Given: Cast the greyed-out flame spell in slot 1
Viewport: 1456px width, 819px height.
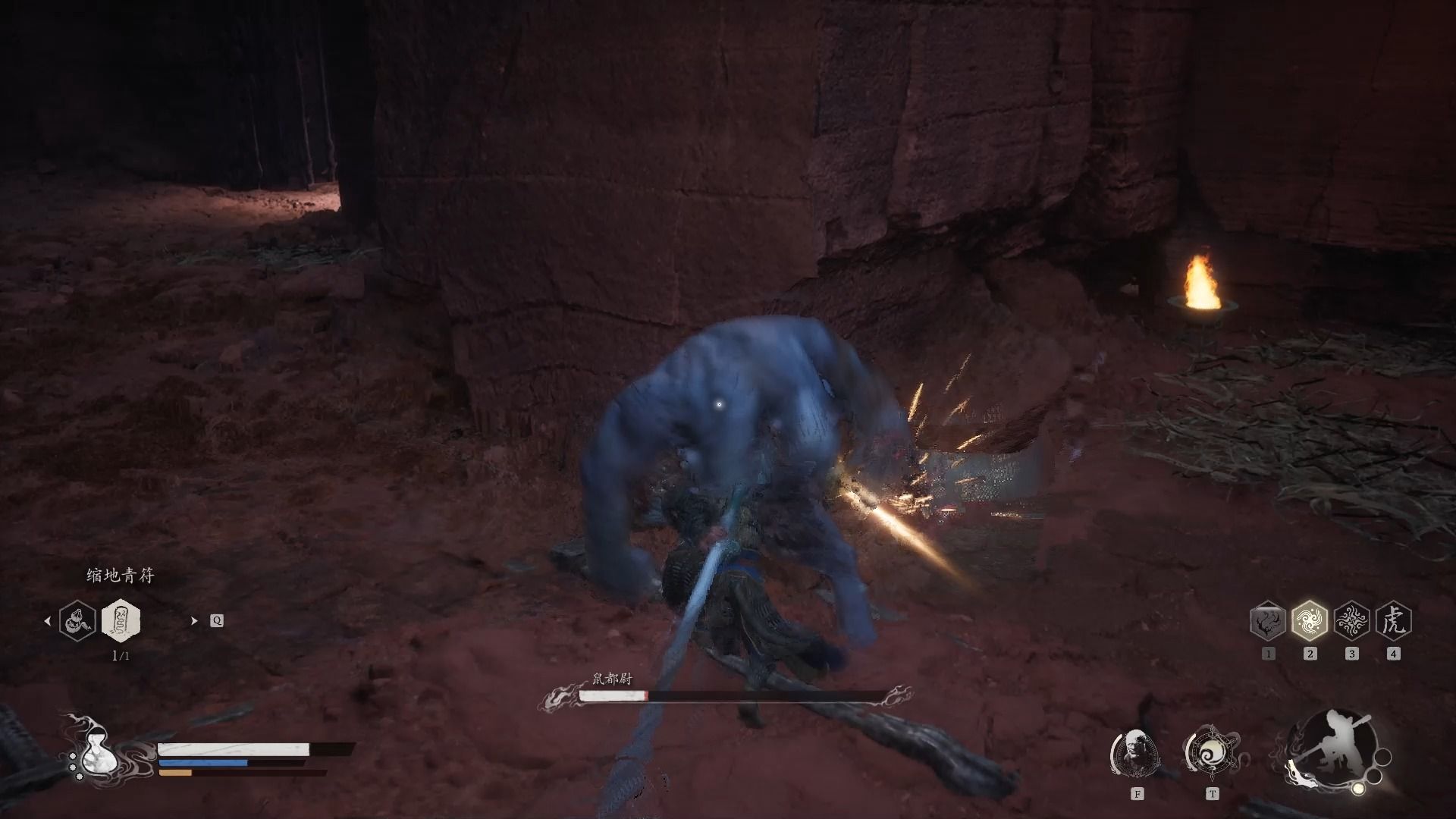Looking at the screenshot, I should click(x=1268, y=621).
